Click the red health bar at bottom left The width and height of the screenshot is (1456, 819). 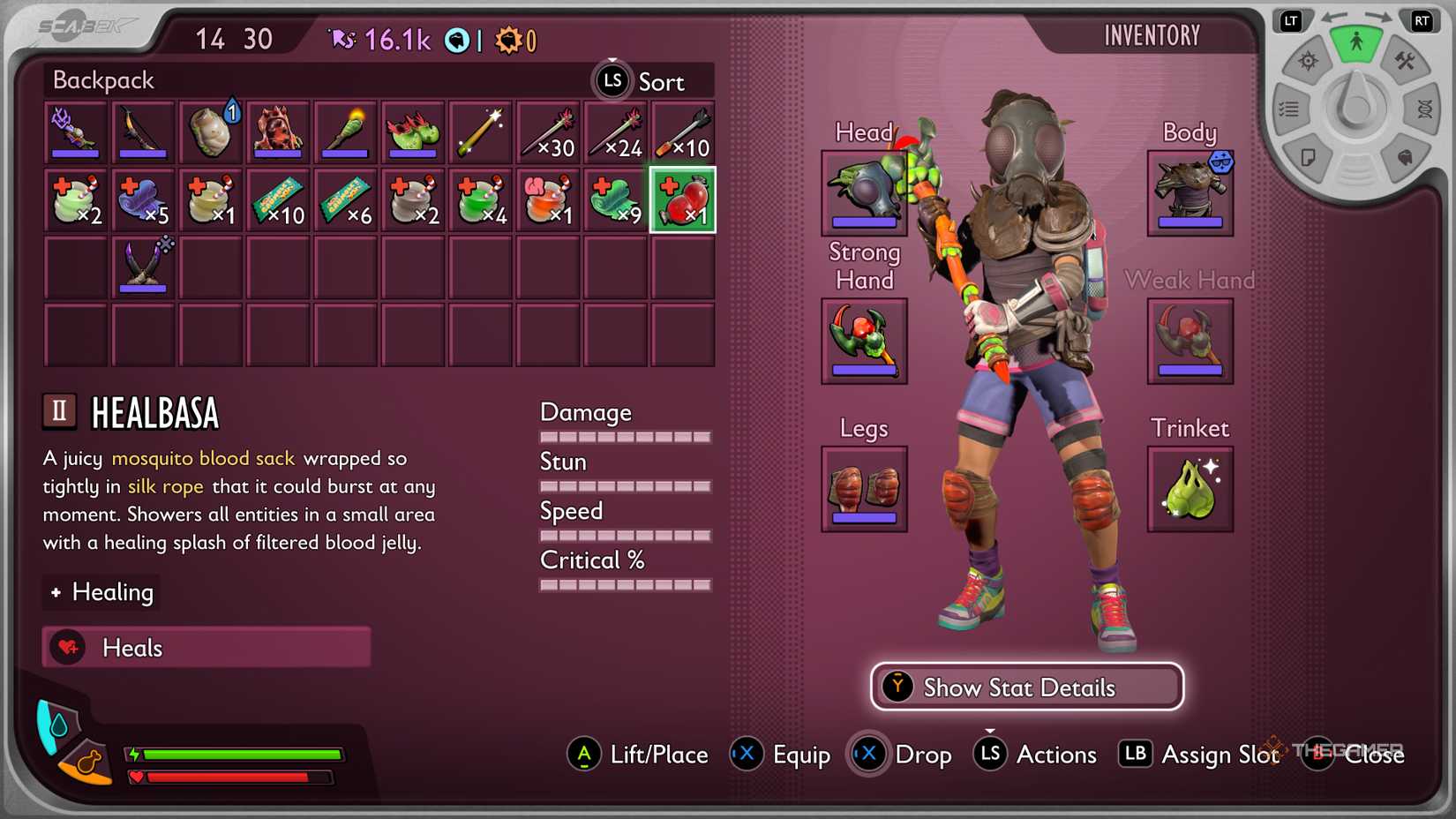(x=229, y=778)
